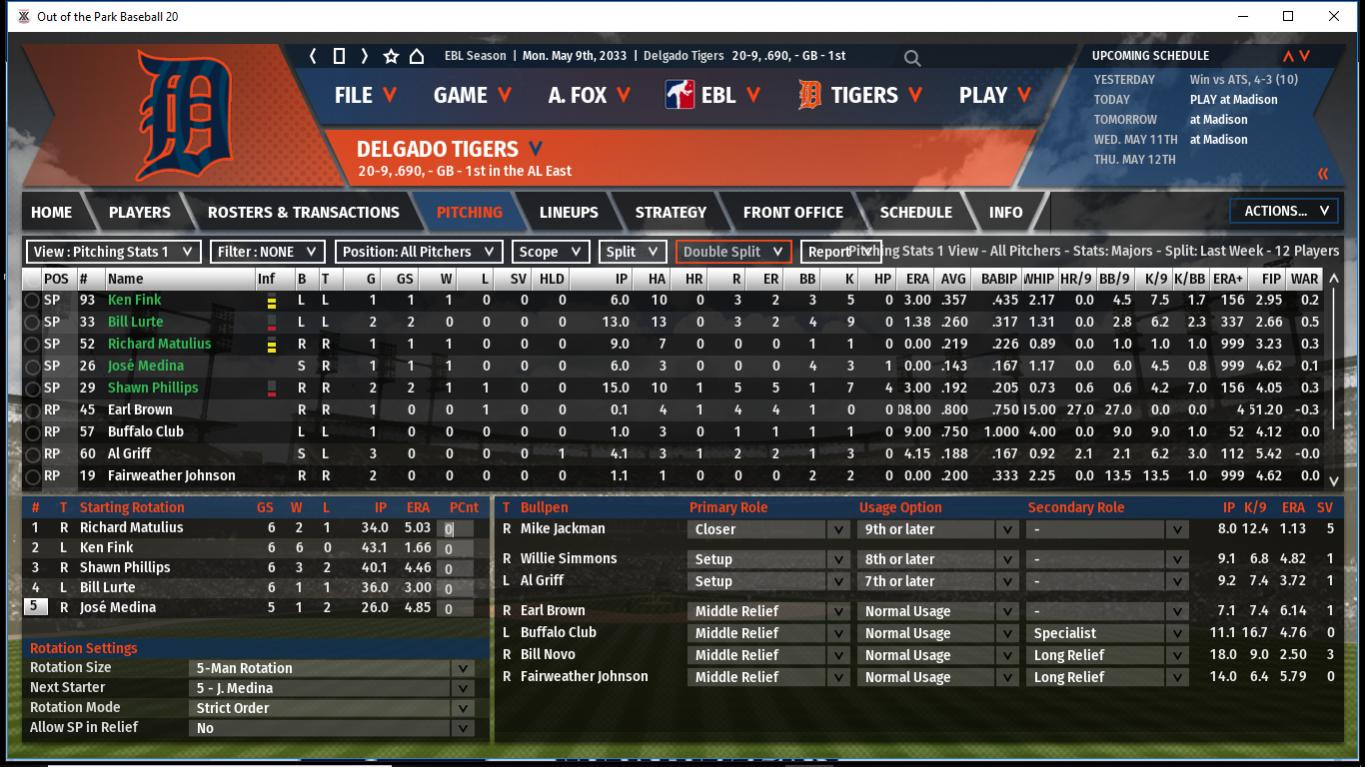1365x767 pixels.
Task: Switch to the STRATEGY tab
Action: click(670, 212)
